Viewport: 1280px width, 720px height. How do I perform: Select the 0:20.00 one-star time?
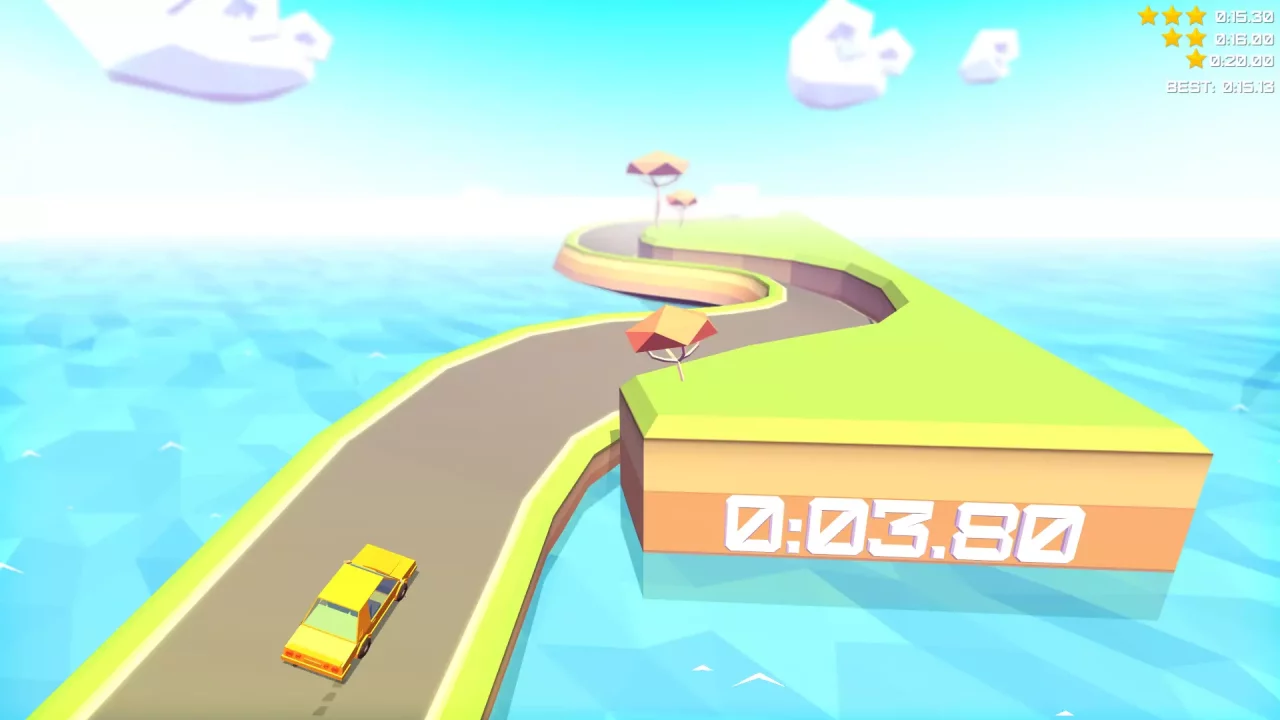(1241, 60)
